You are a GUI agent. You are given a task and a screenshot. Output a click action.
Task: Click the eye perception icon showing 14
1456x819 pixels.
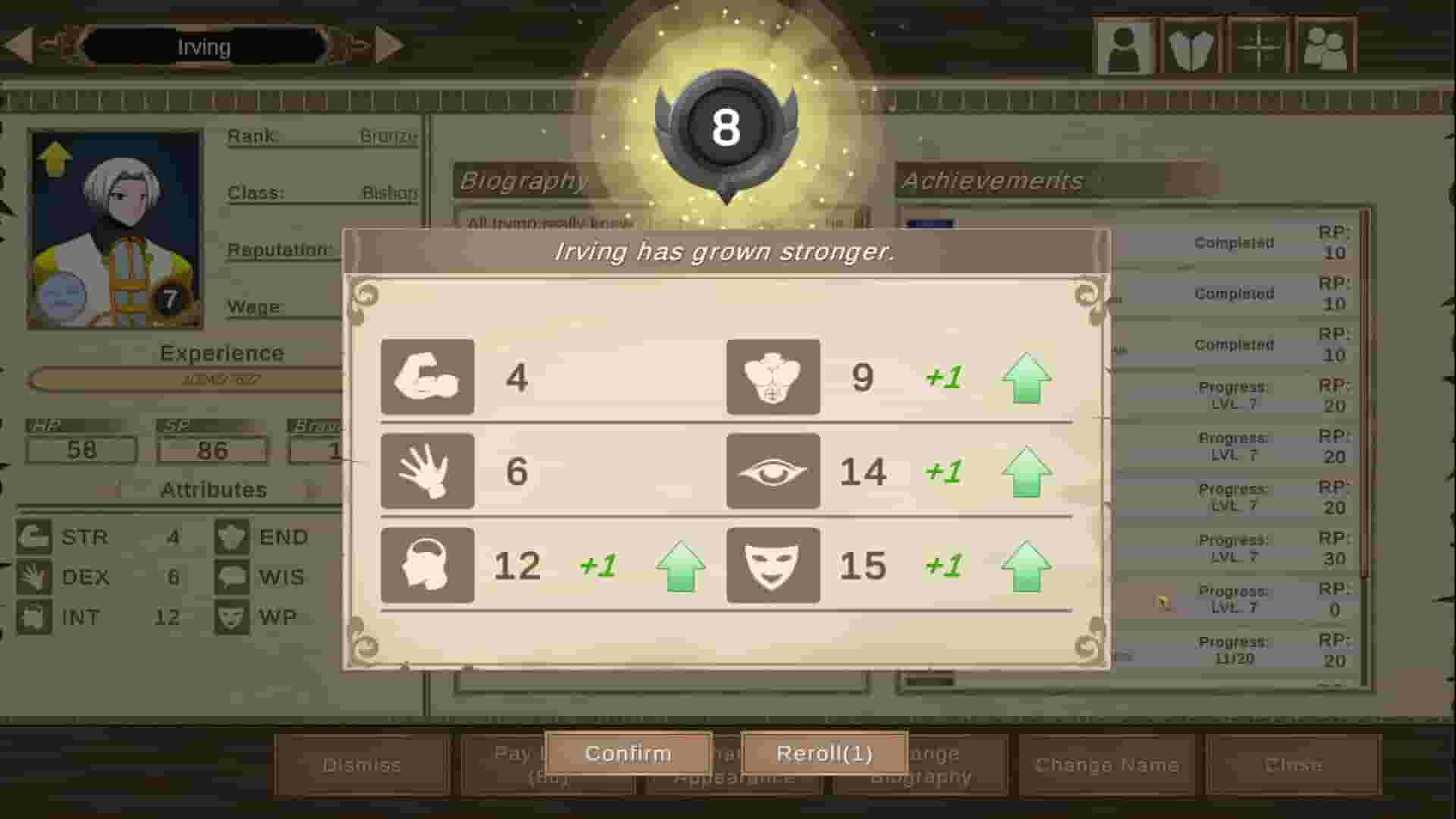click(773, 470)
